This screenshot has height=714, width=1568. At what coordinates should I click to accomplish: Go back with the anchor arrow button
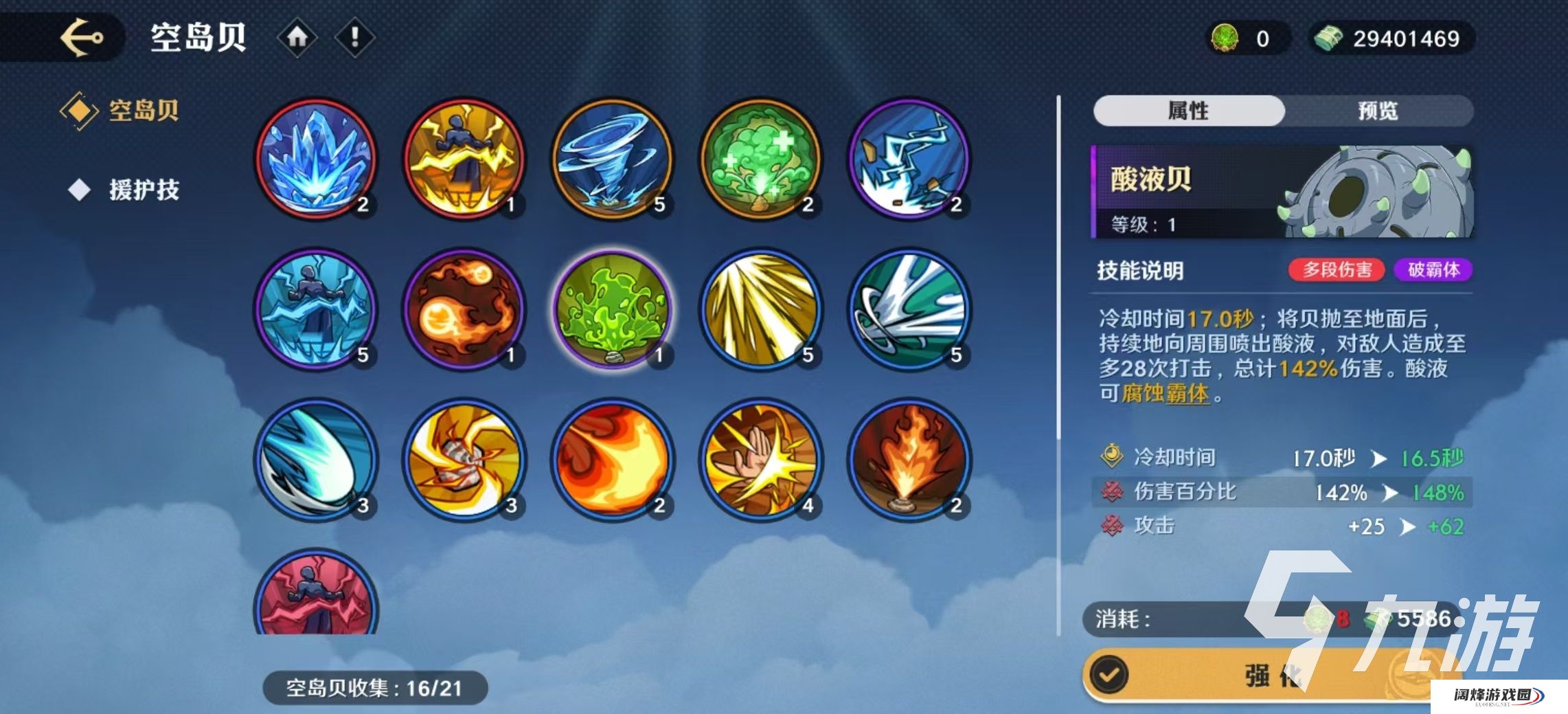tap(81, 38)
